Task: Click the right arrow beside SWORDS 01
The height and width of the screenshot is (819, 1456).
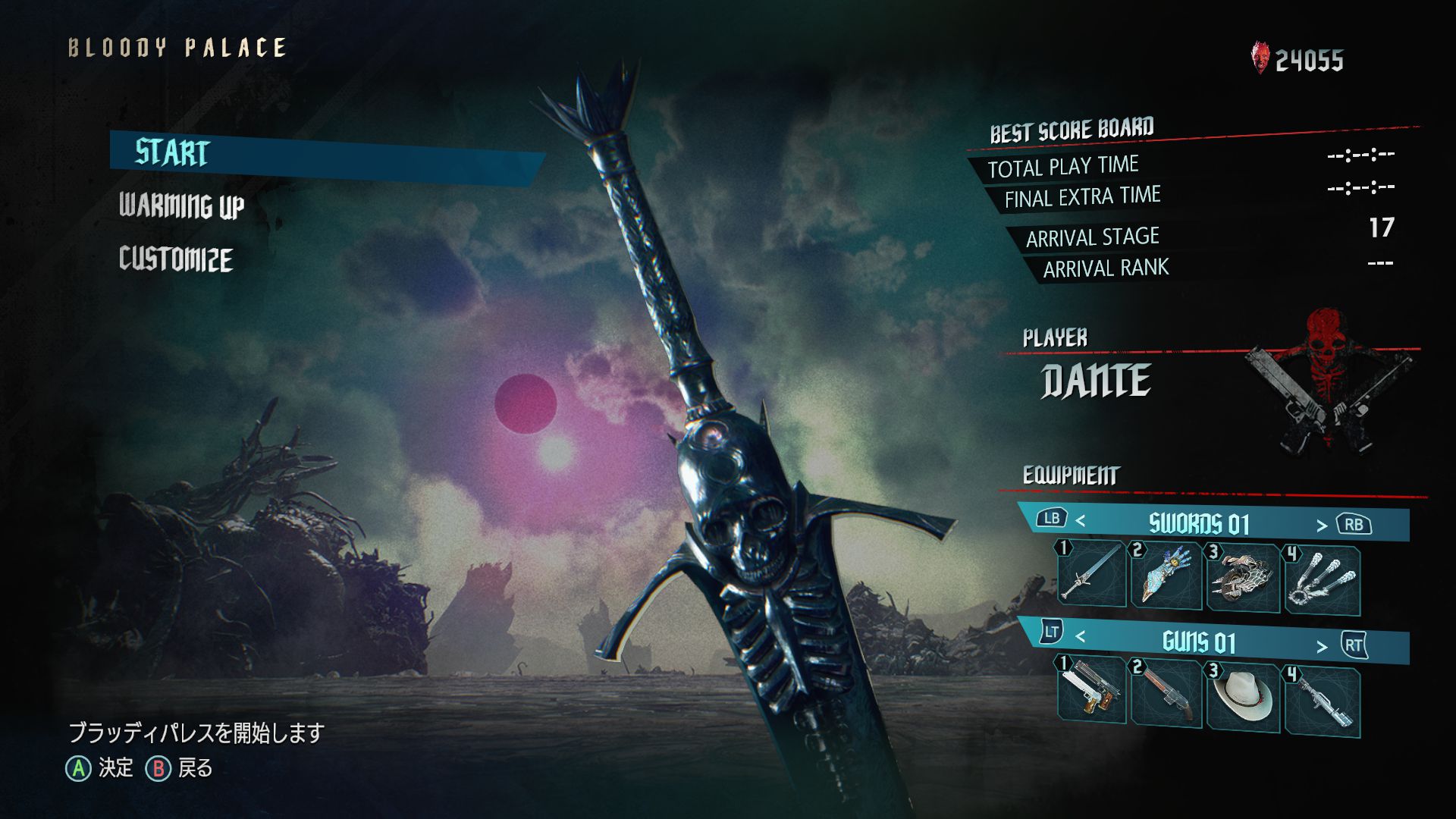Action: (x=1322, y=526)
